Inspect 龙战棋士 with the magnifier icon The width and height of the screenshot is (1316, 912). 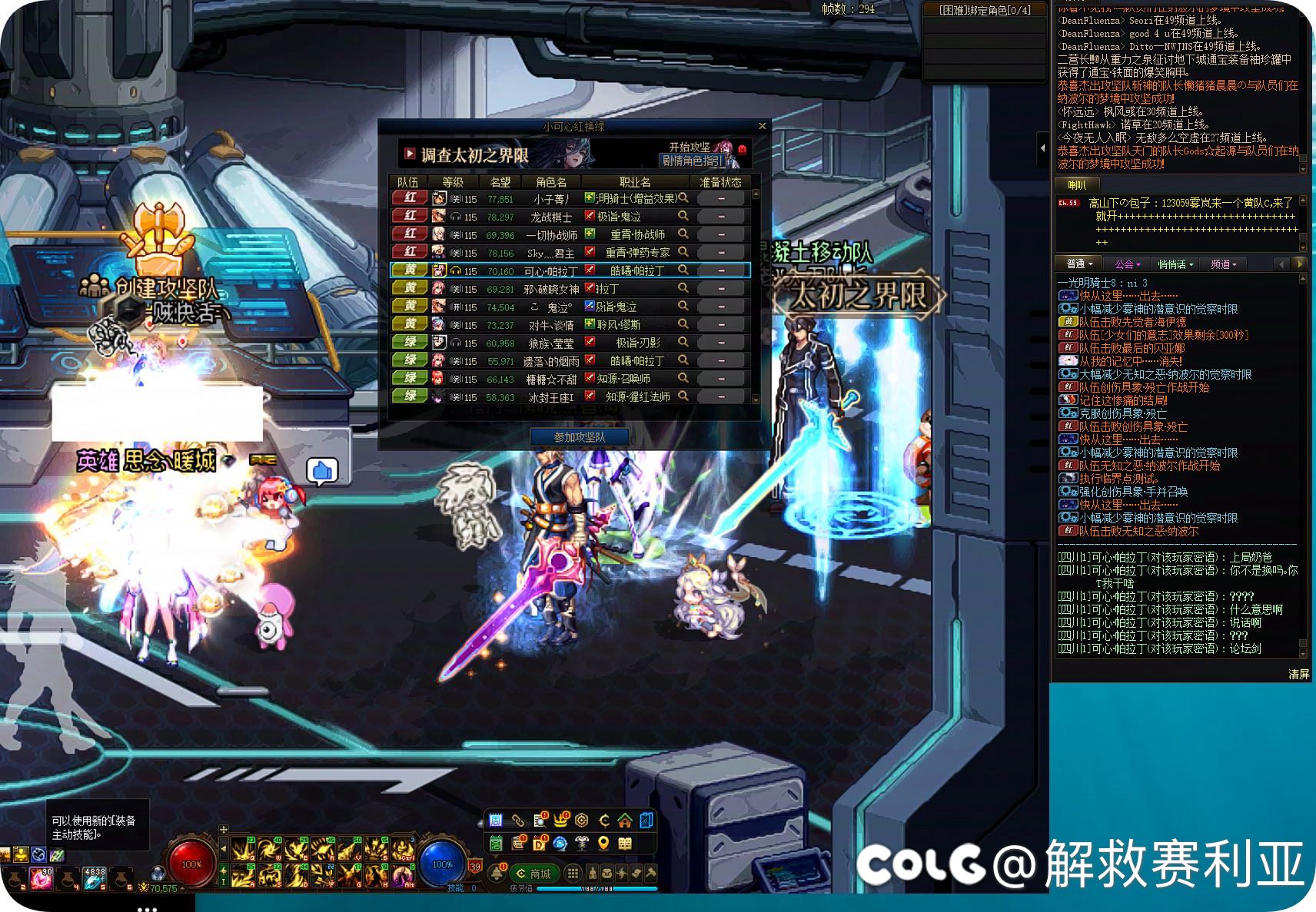click(x=683, y=216)
